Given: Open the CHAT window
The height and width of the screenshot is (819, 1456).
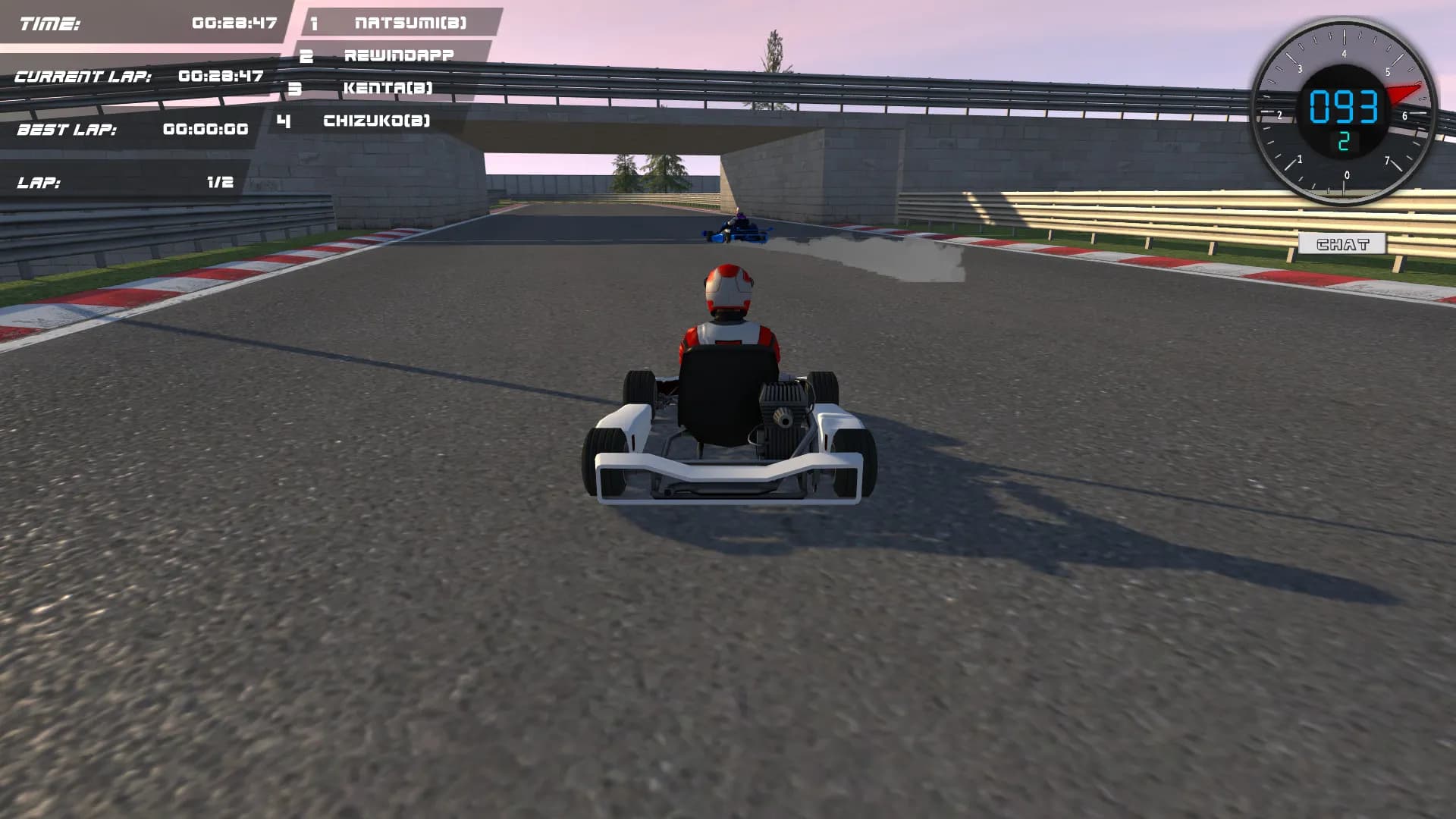Looking at the screenshot, I should pos(1343,242).
